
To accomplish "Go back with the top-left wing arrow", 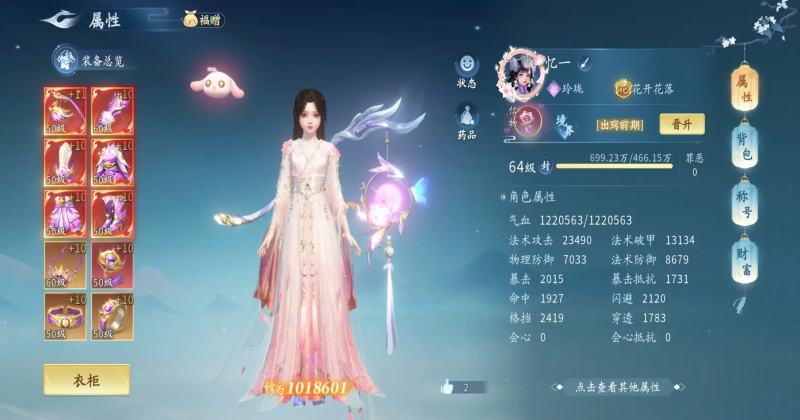I will coord(60,19).
